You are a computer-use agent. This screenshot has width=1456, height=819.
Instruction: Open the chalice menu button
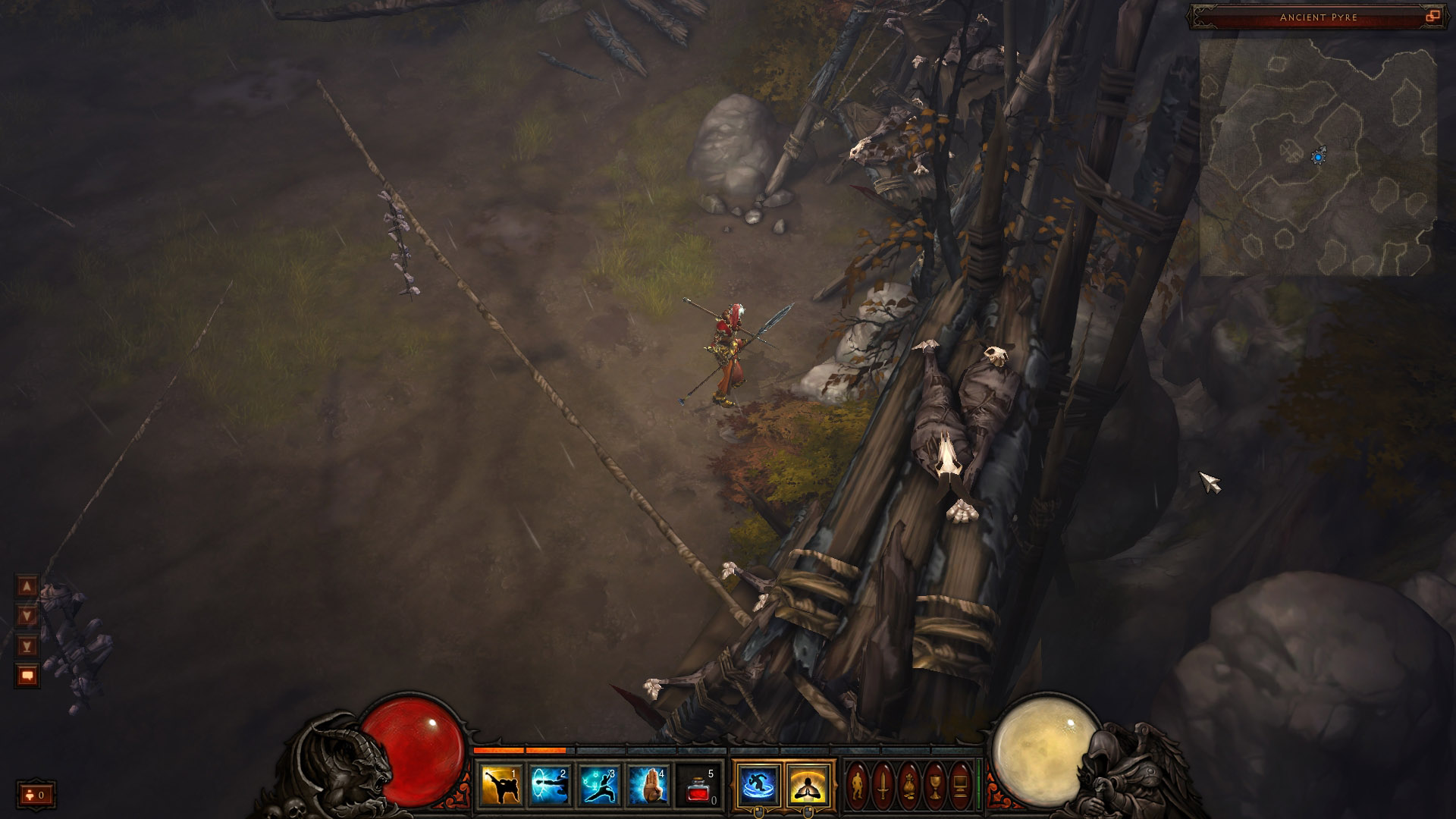coord(935,786)
